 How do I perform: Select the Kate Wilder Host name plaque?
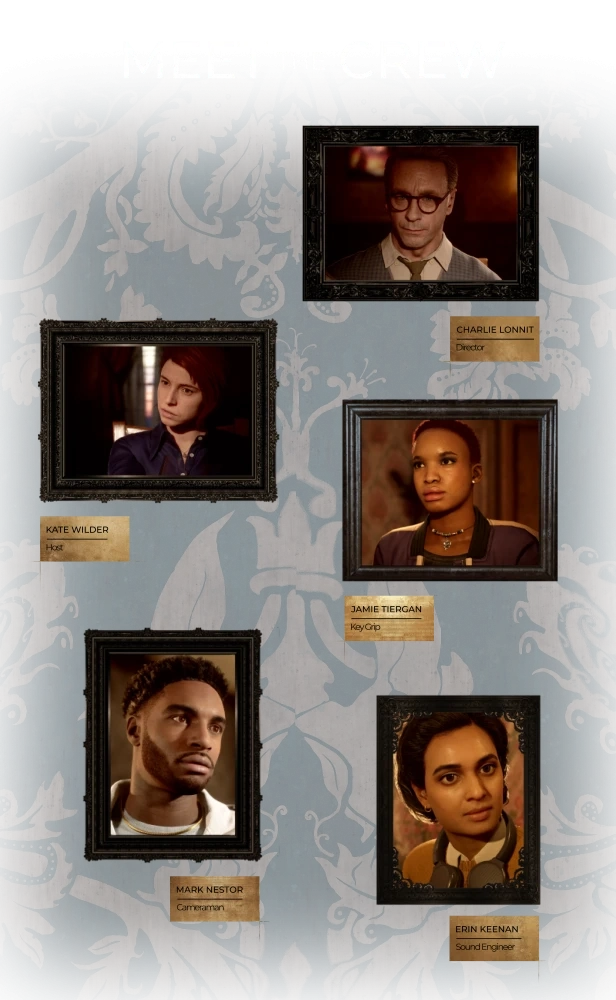coord(86,538)
